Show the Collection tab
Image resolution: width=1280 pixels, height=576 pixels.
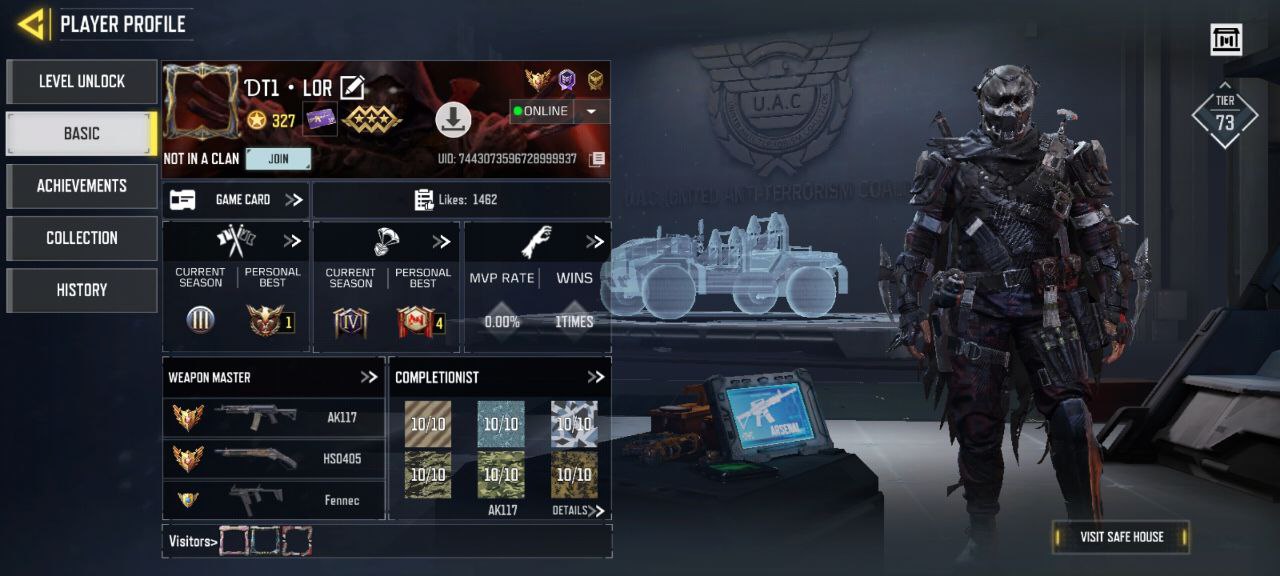(x=81, y=238)
